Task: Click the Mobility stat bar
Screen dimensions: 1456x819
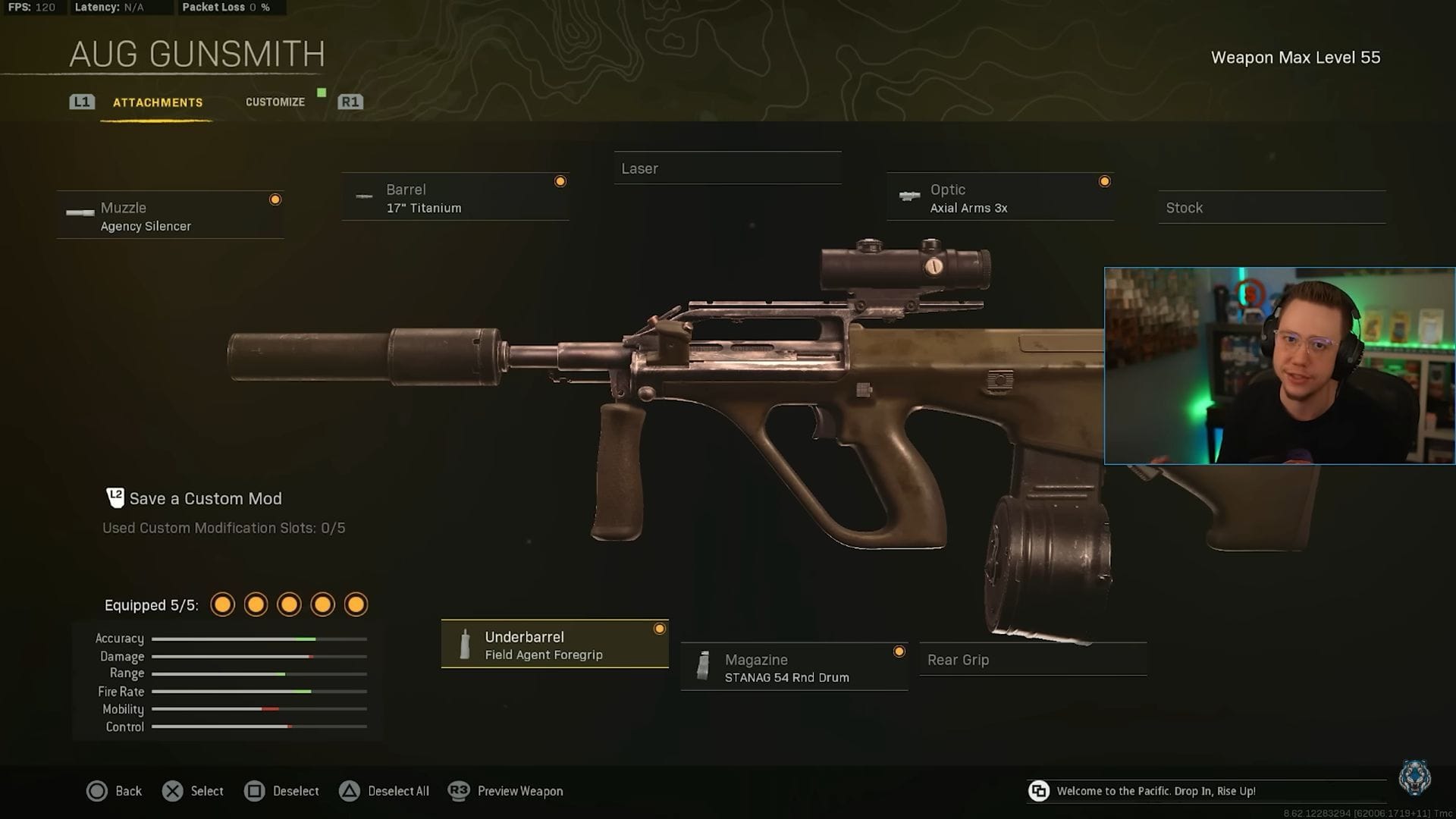Action: point(258,709)
